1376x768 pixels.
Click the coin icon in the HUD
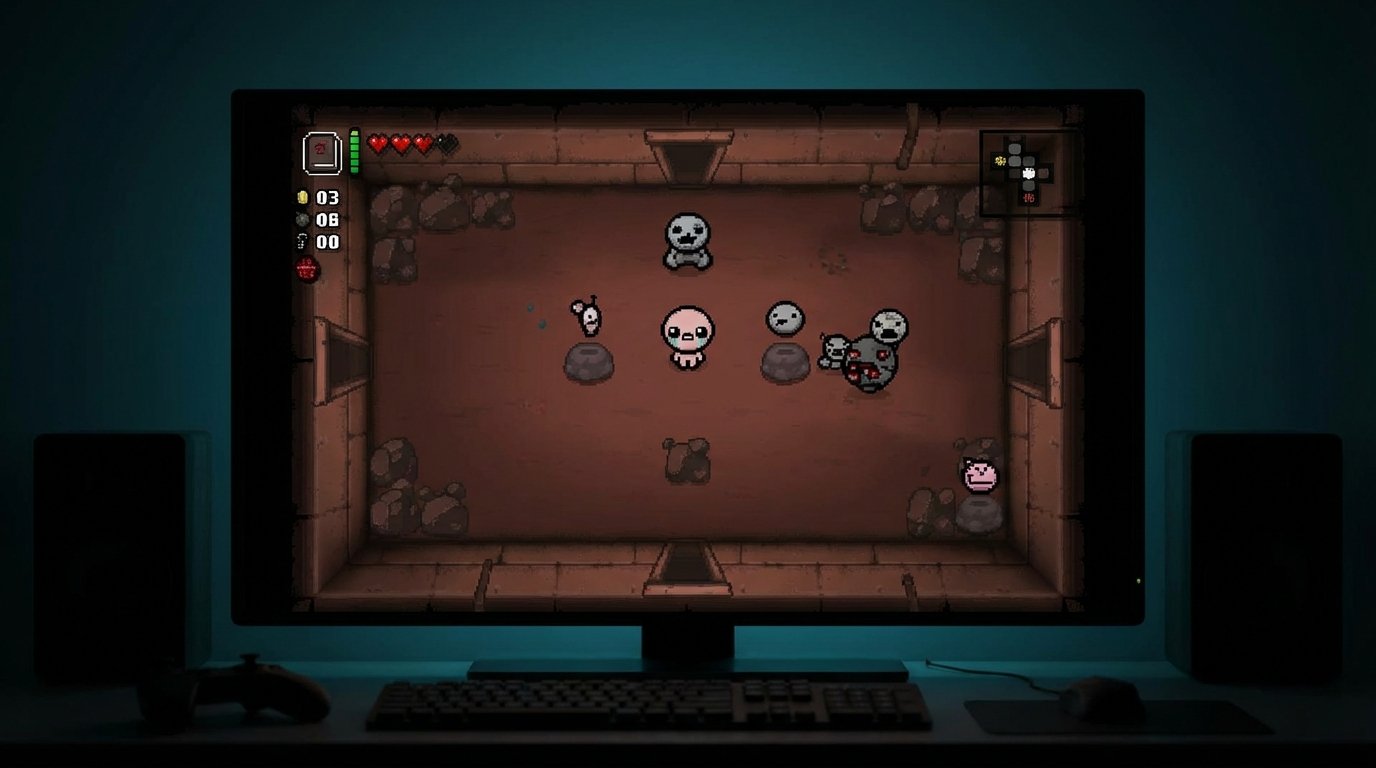click(303, 197)
